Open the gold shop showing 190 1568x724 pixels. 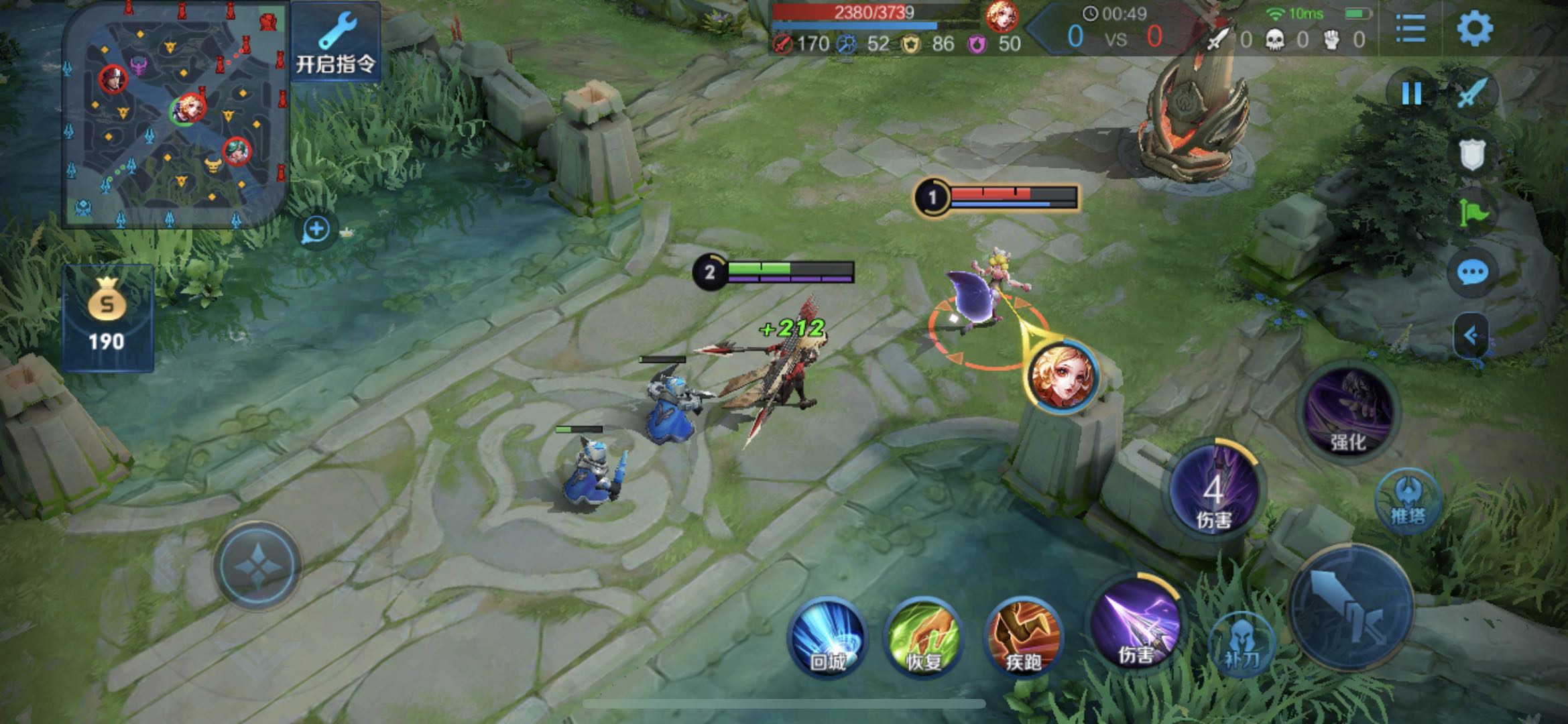pyautogui.click(x=107, y=318)
